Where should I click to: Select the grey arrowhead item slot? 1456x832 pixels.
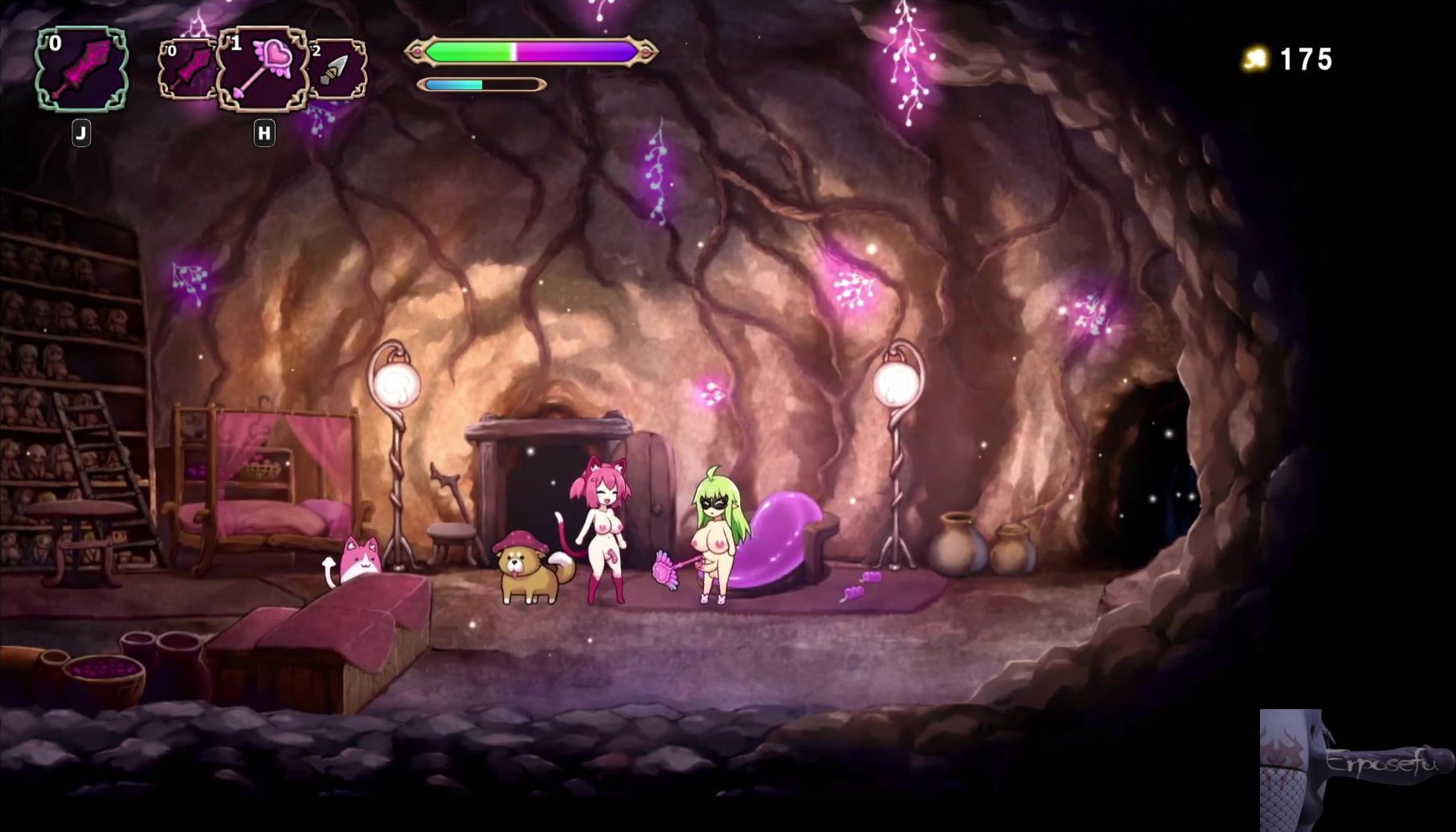point(337,70)
